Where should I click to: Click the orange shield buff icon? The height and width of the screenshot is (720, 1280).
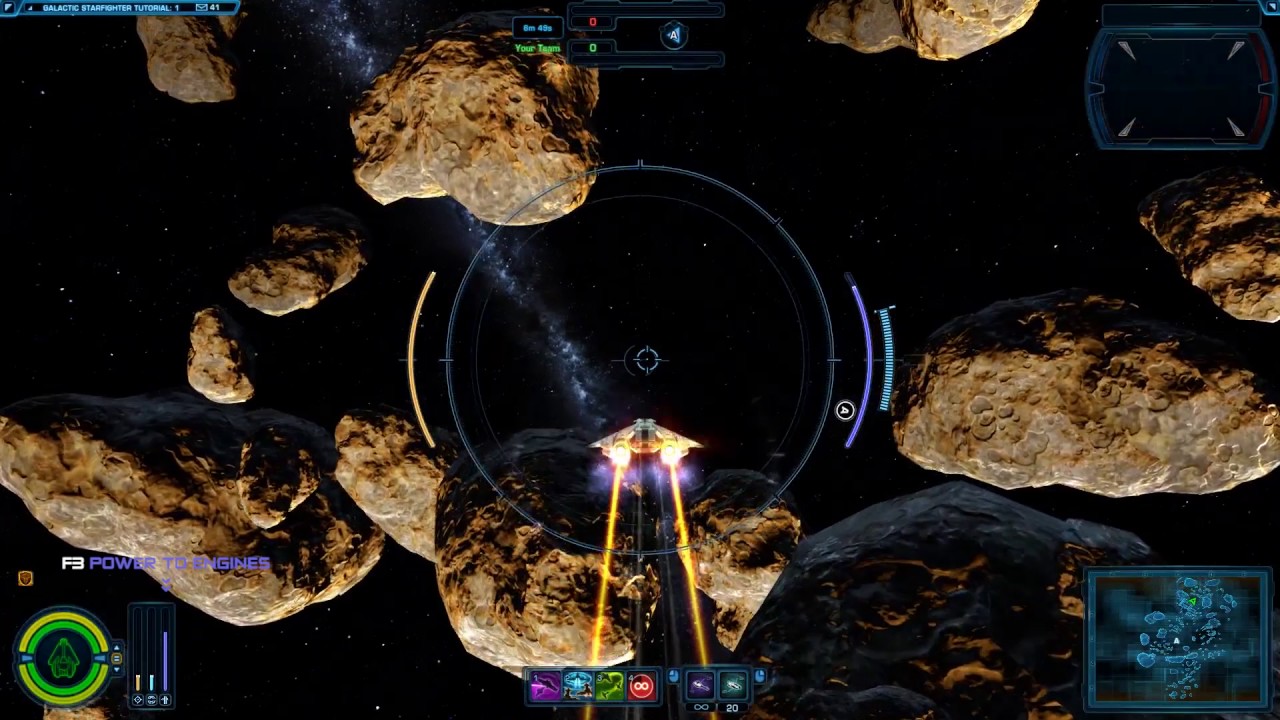click(26, 578)
